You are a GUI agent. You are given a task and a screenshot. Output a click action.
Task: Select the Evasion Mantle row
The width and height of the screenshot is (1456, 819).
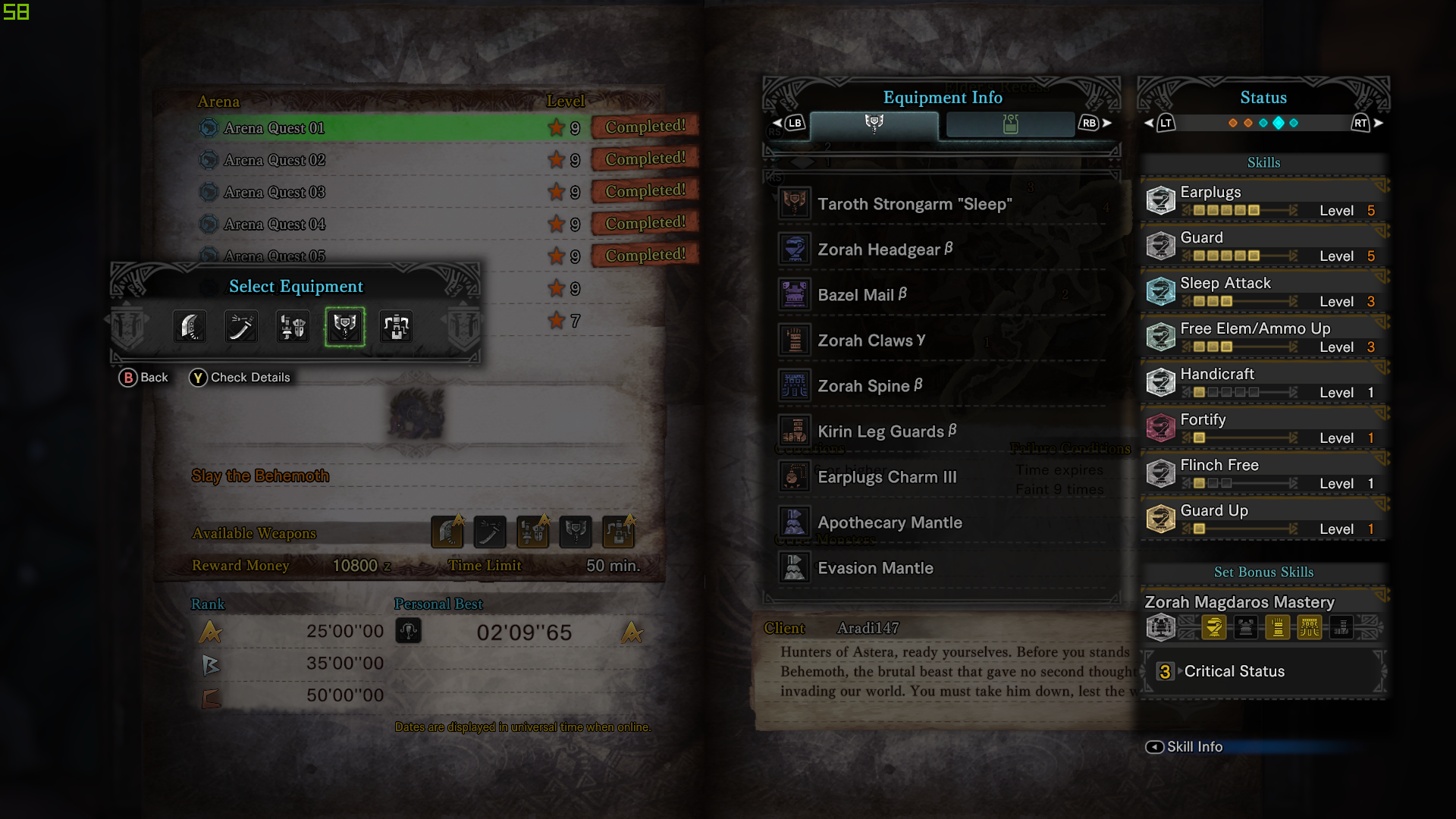pos(874,568)
